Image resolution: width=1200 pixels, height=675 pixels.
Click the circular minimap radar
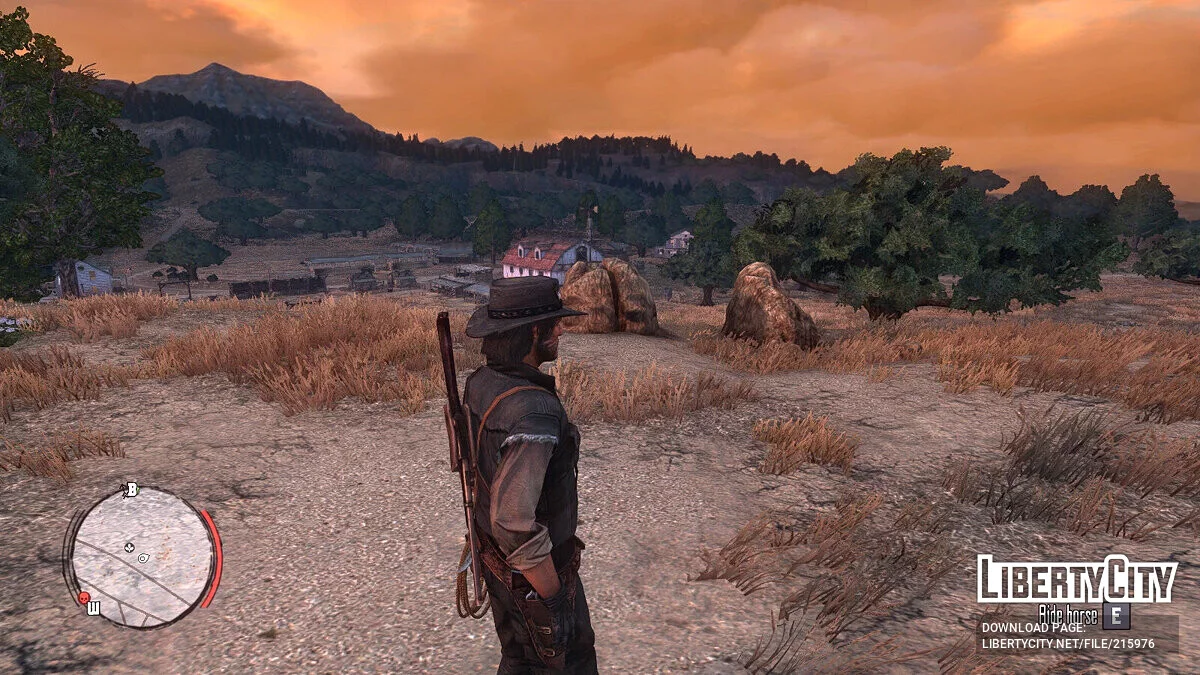coord(142,557)
